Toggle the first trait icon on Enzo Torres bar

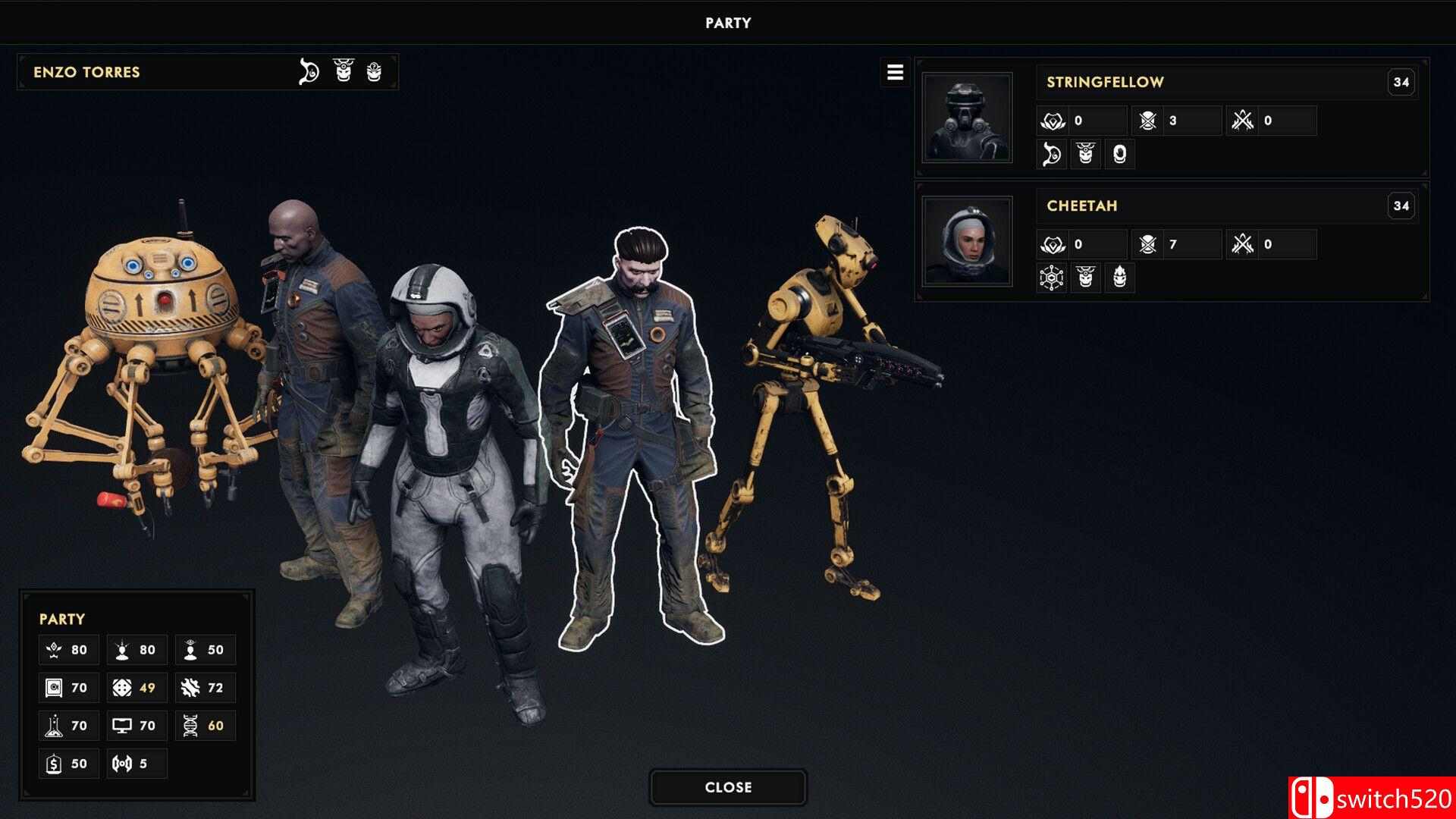(309, 72)
